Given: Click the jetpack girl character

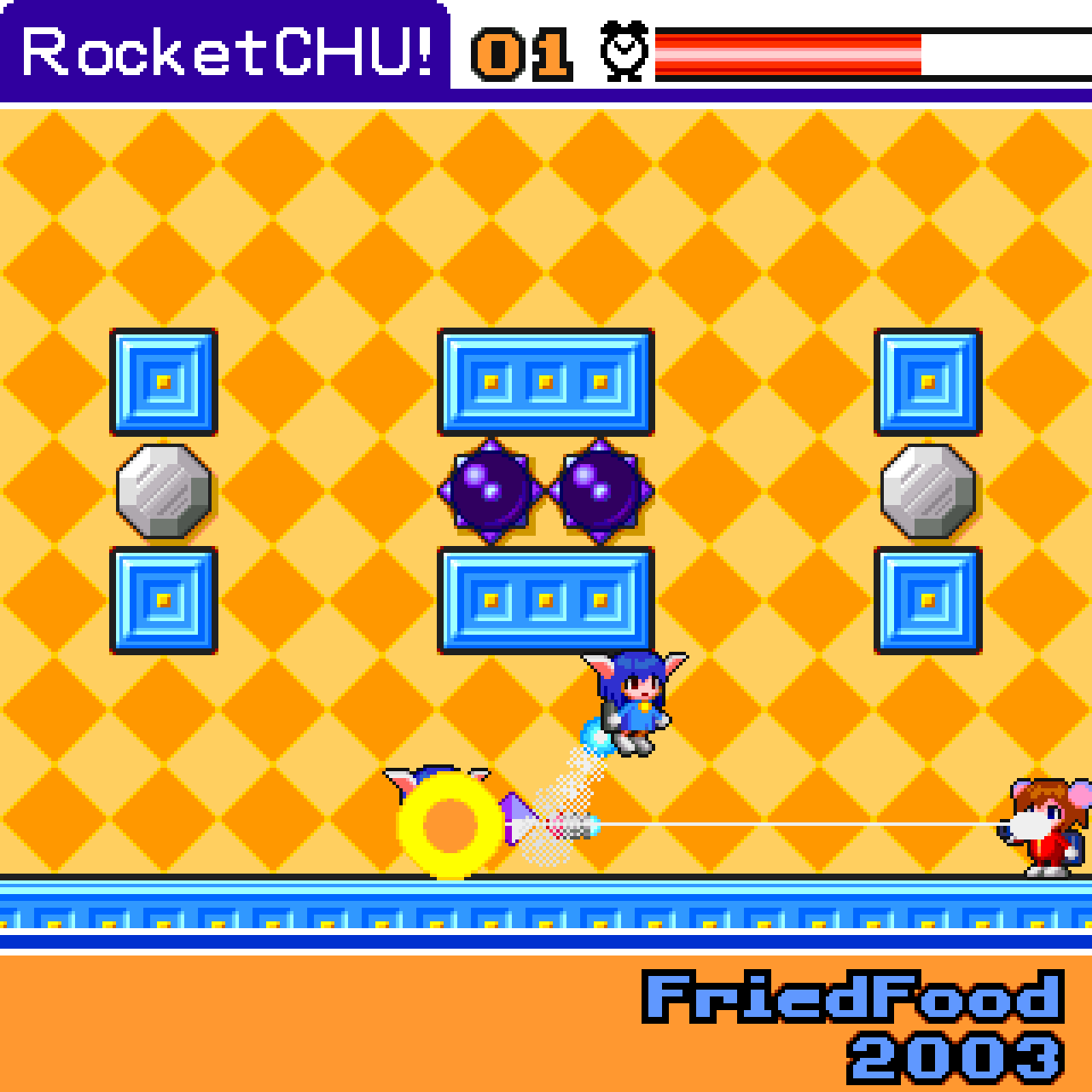Looking at the screenshot, I should pyautogui.click(x=631, y=700).
